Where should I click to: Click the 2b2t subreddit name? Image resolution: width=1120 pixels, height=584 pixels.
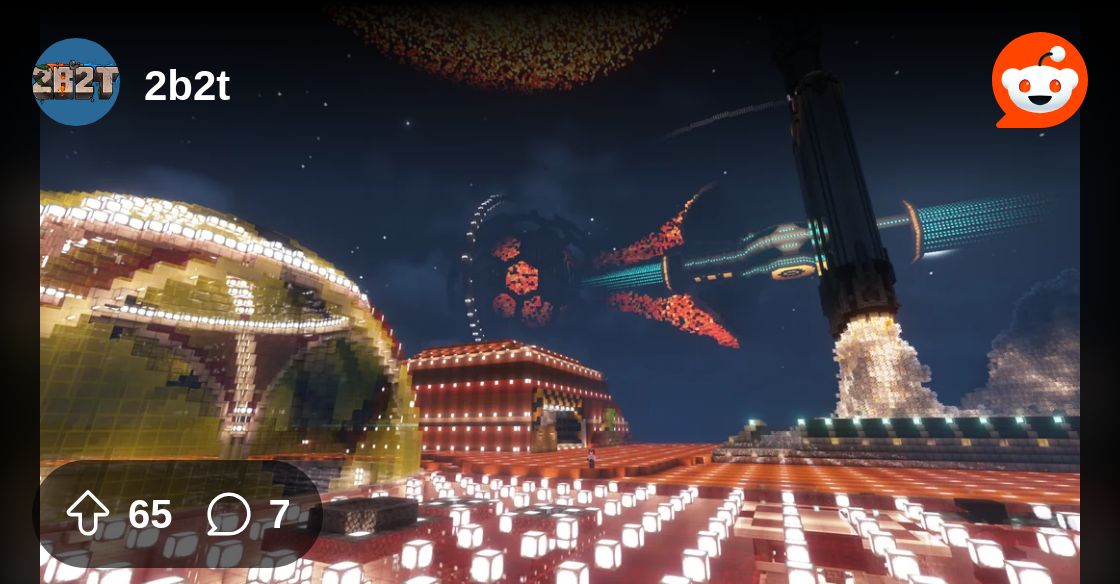pyautogui.click(x=187, y=87)
